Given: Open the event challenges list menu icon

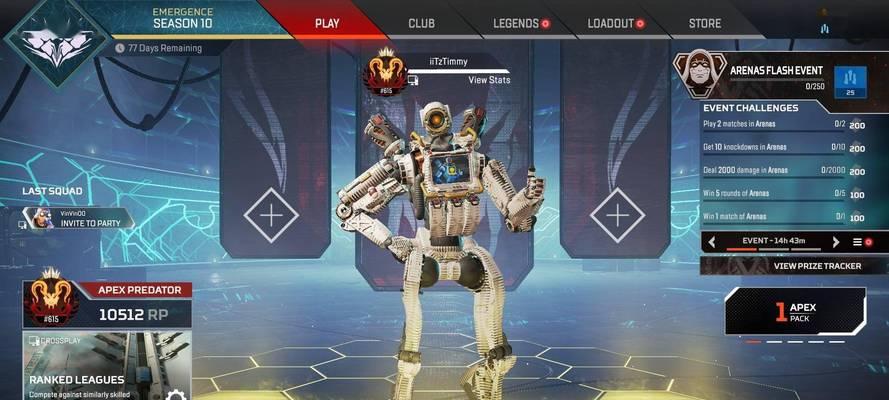Looking at the screenshot, I should pyautogui.click(x=857, y=242).
